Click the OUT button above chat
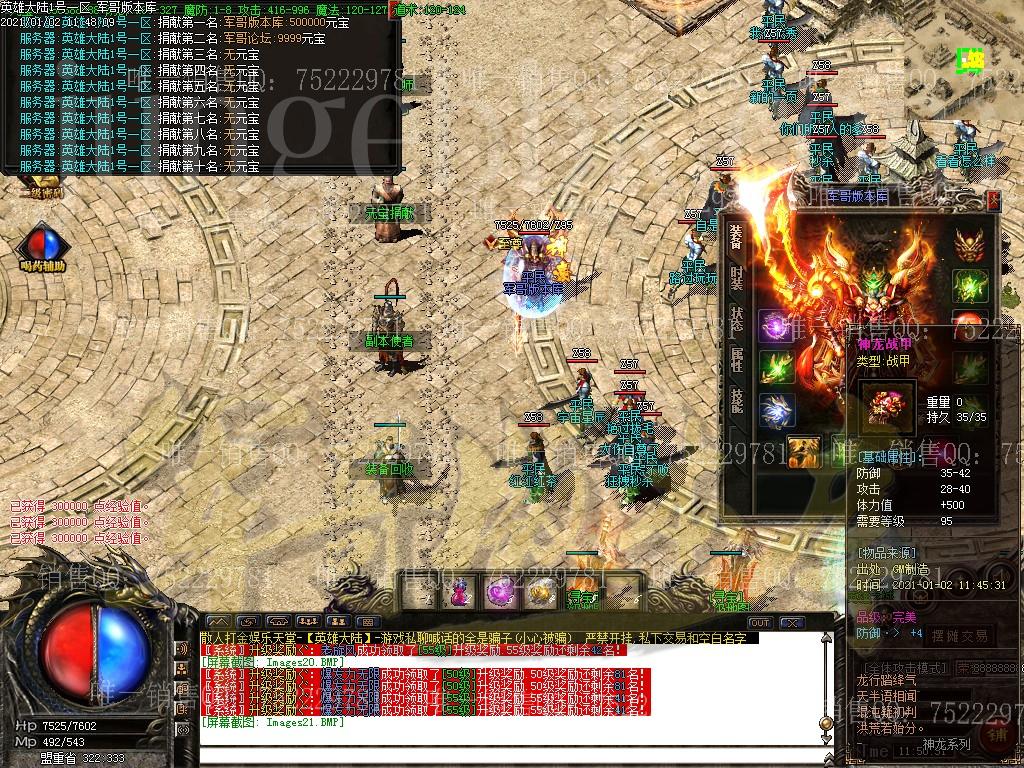Image resolution: width=1024 pixels, height=768 pixels. [x=760, y=623]
